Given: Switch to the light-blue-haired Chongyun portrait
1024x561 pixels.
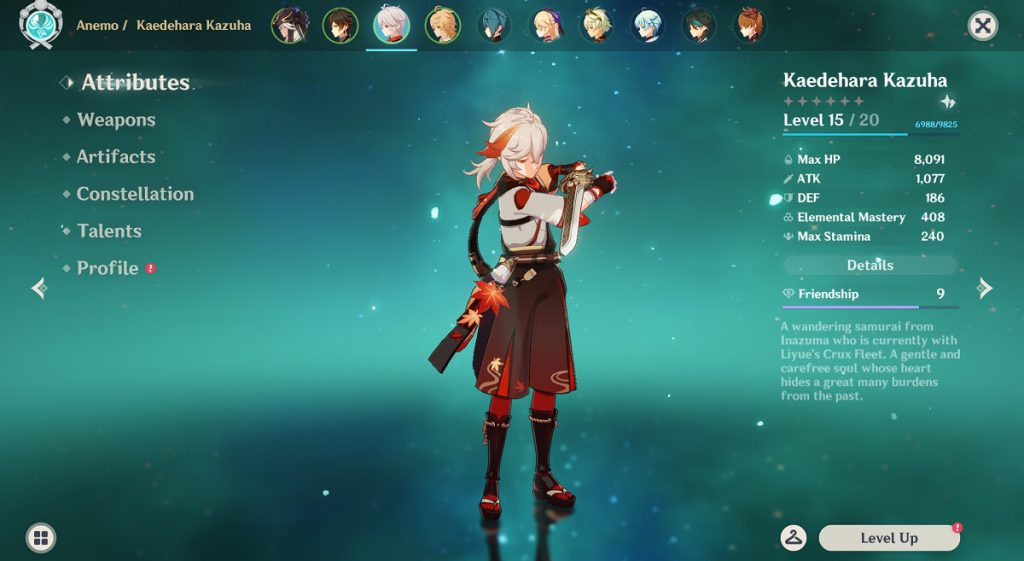Looking at the screenshot, I should 649,26.
